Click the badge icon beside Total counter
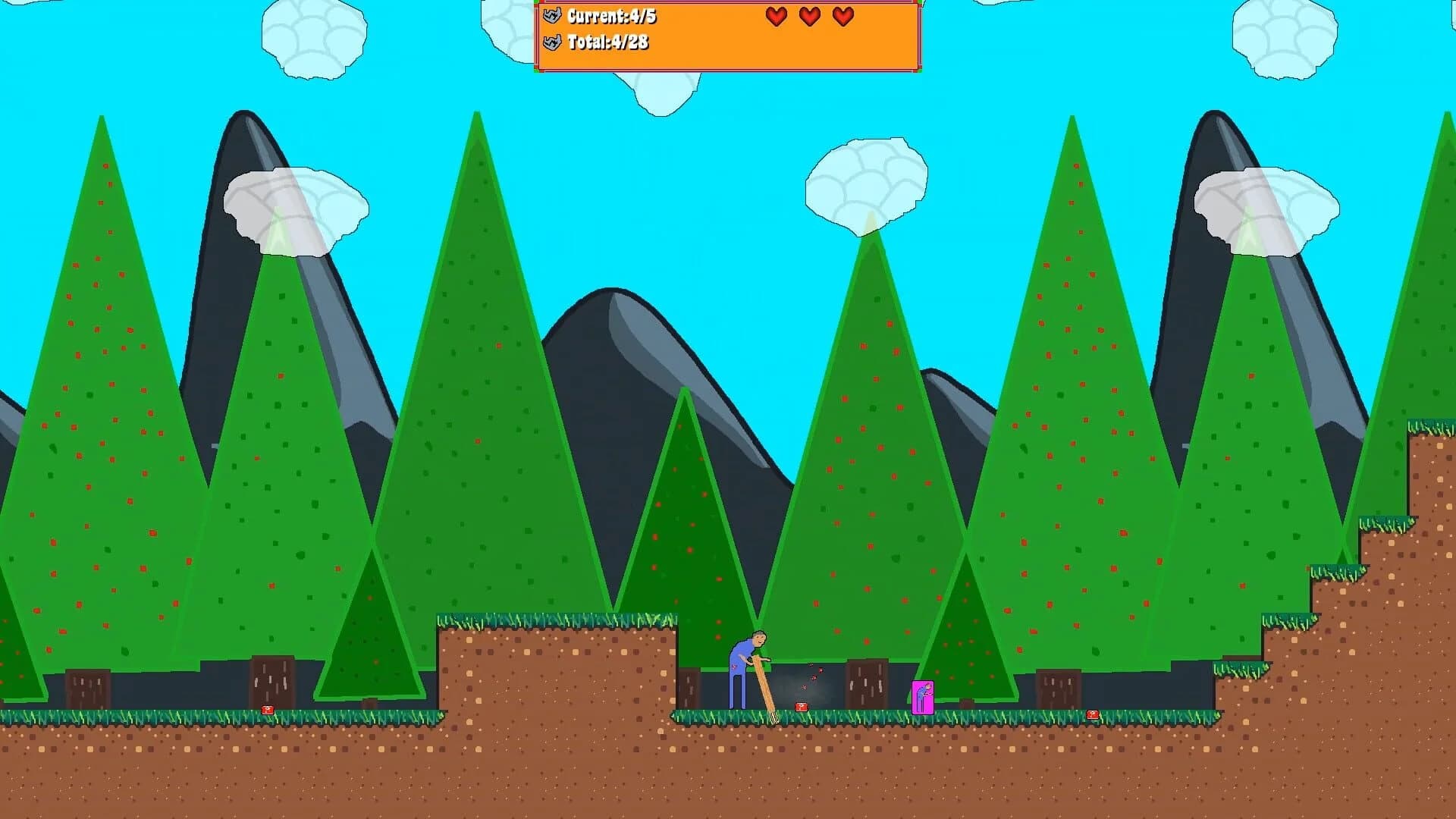The height and width of the screenshot is (819, 1456). [x=551, y=44]
